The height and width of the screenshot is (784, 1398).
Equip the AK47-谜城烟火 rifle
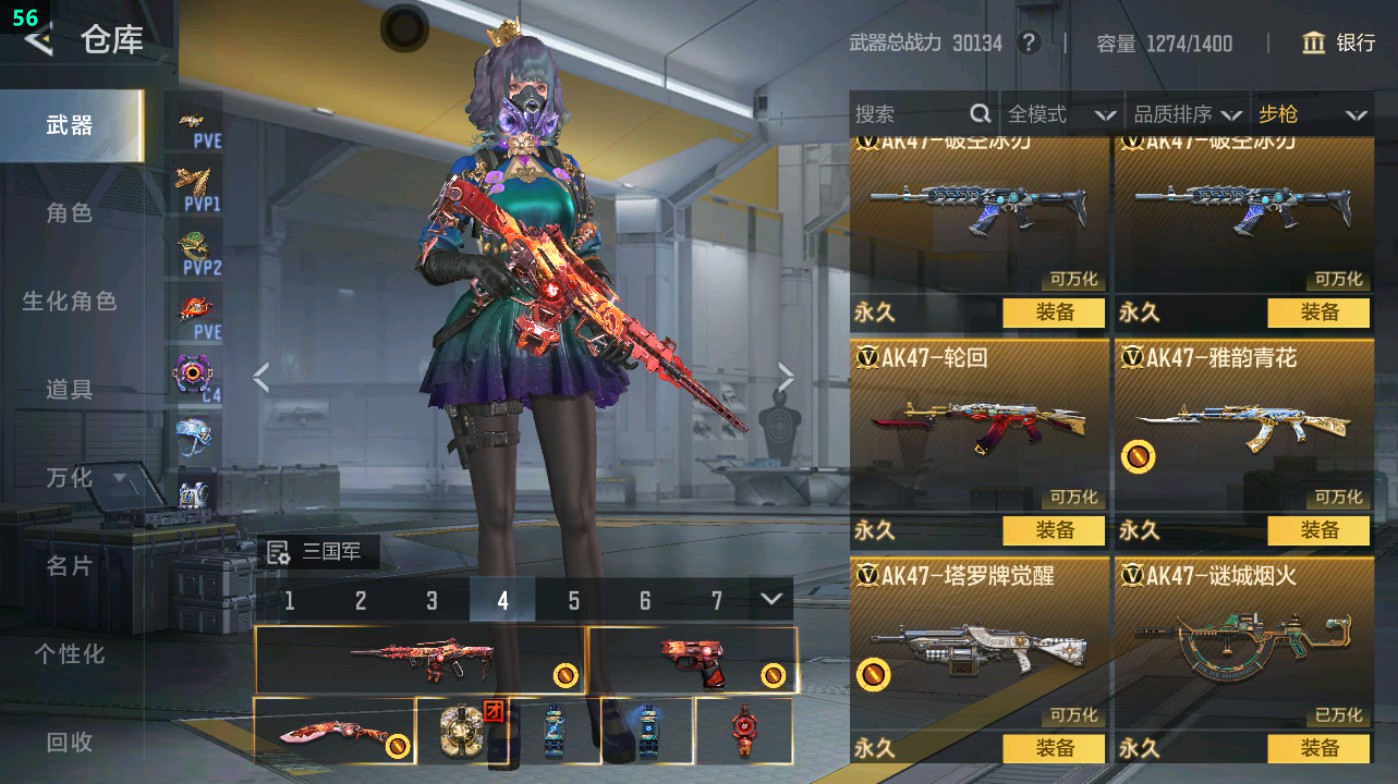tap(1318, 748)
